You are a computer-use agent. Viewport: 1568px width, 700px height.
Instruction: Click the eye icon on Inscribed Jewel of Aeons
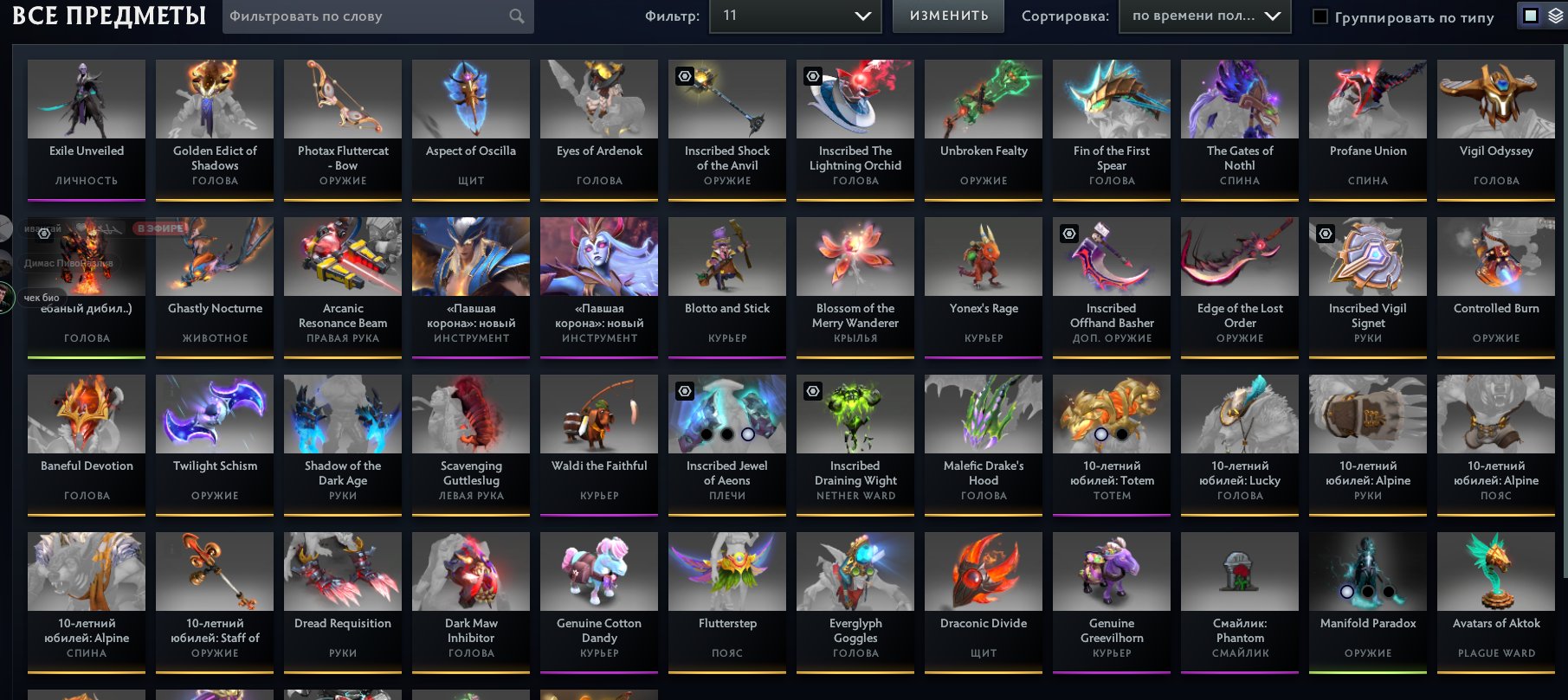point(684,391)
